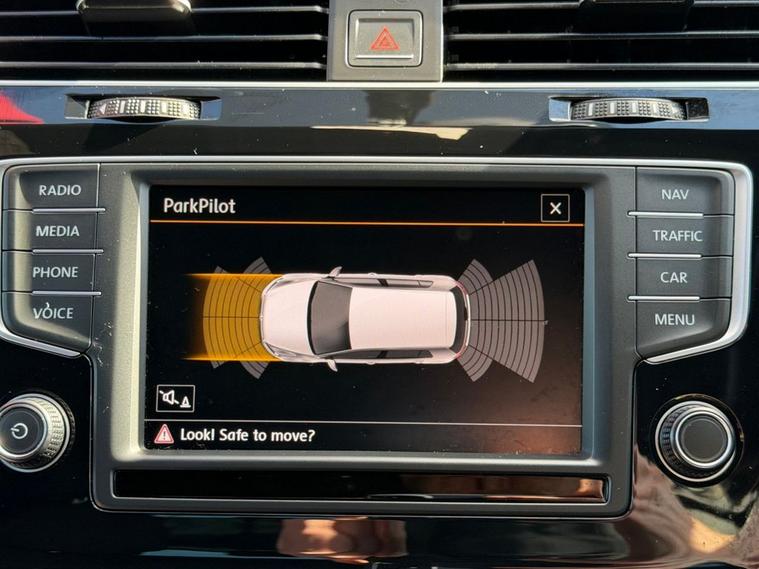The image size is (759, 569).
Task: Switch to the MEDIA source
Action: point(57,231)
